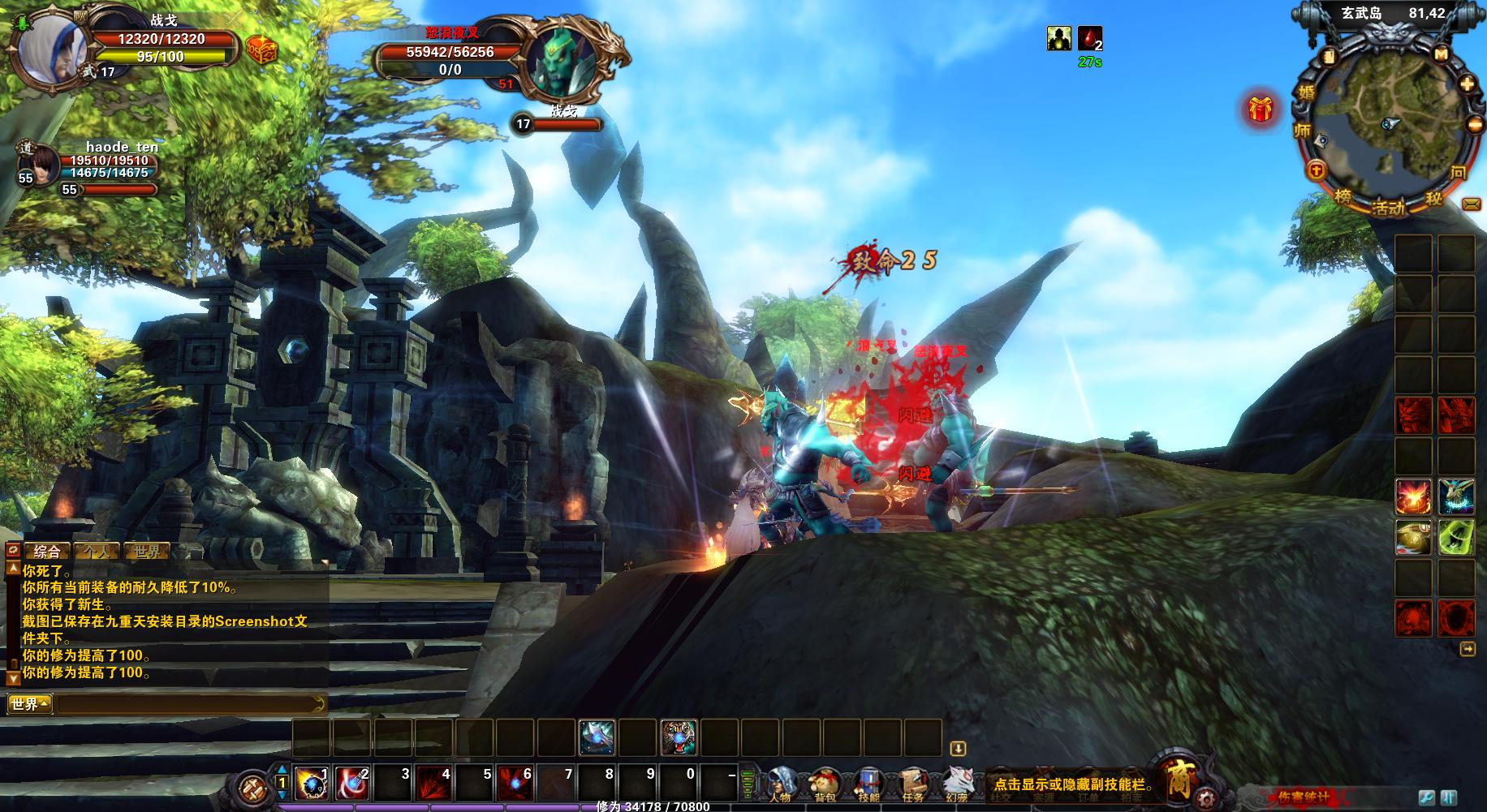Viewport: 1487px width, 812px height.
Task: Open the mail envelope icon
Action: [1471, 204]
